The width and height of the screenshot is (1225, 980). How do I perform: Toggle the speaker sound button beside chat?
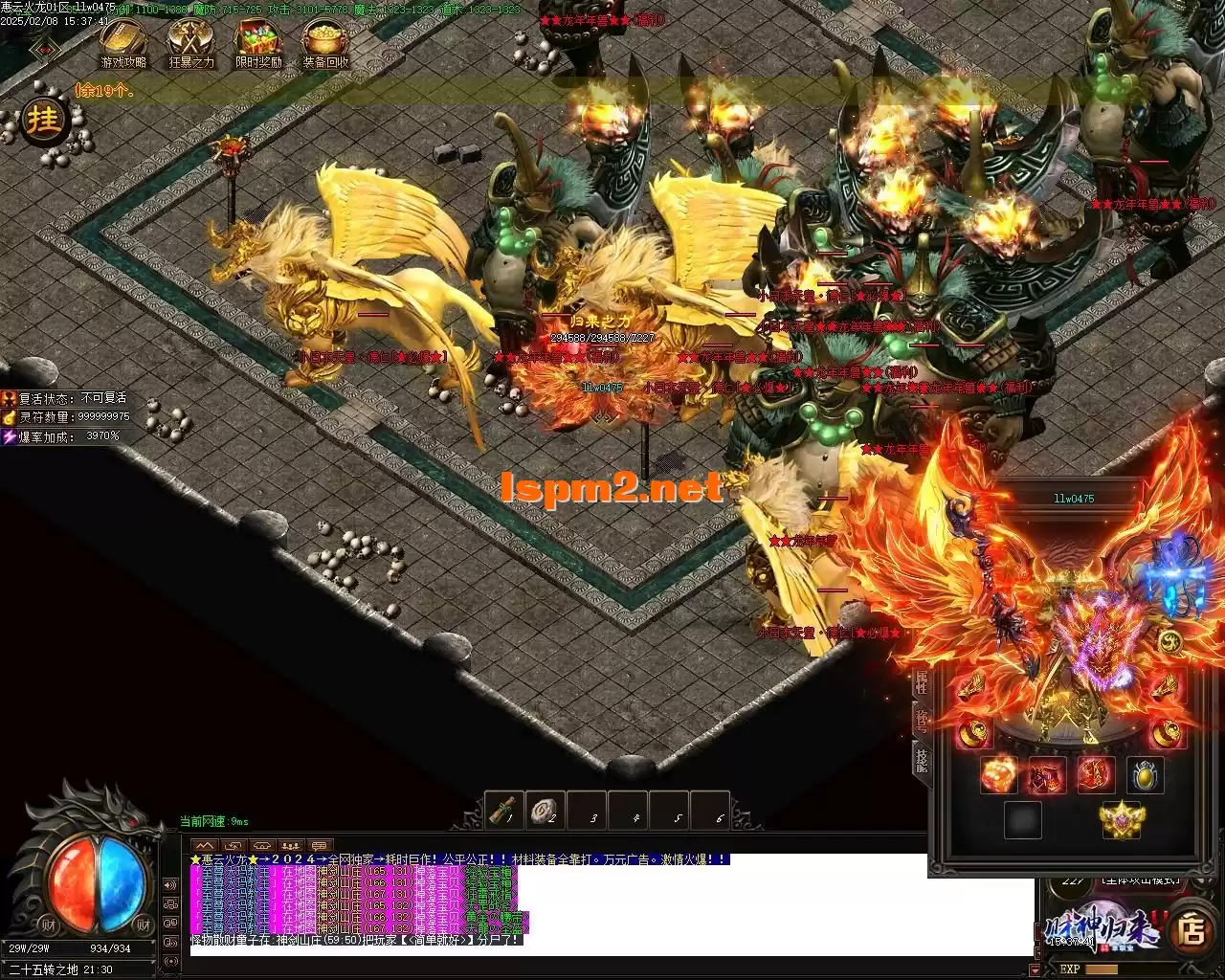click(x=170, y=885)
